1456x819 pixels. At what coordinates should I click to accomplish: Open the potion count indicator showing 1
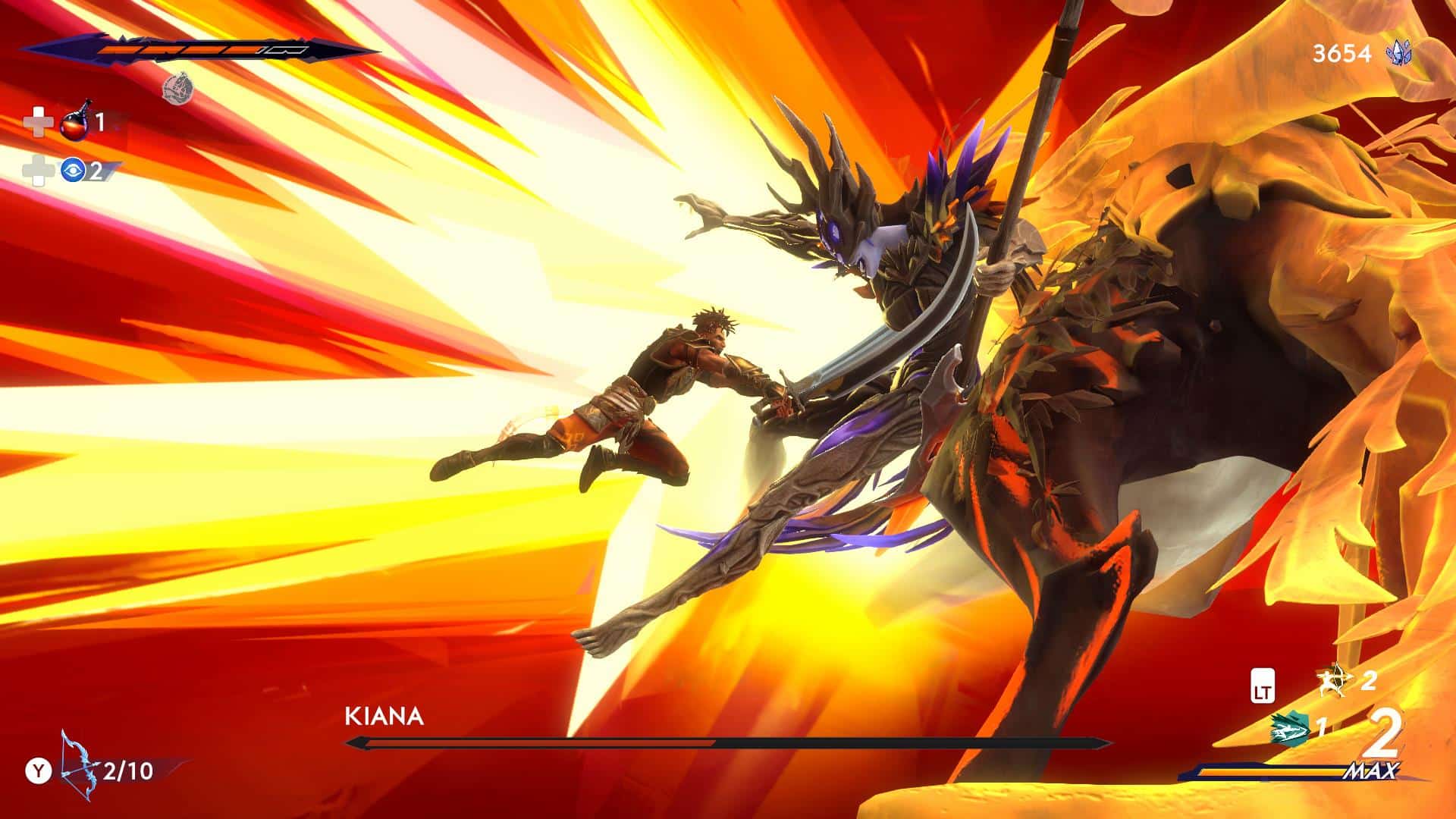[x=101, y=123]
